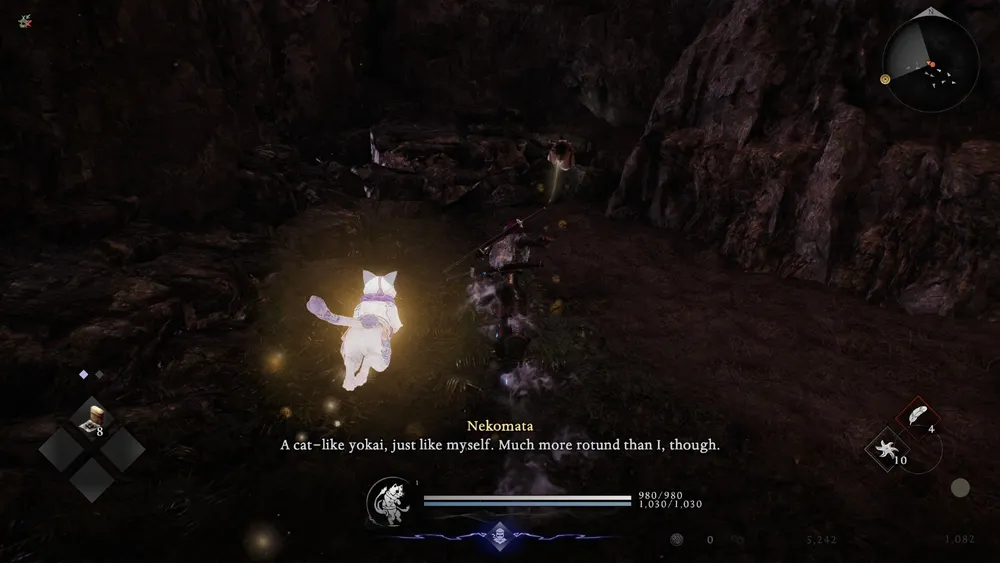Click the cat guardian spirit portrait
This screenshot has width=1000, height=563.
coord(391,501)
